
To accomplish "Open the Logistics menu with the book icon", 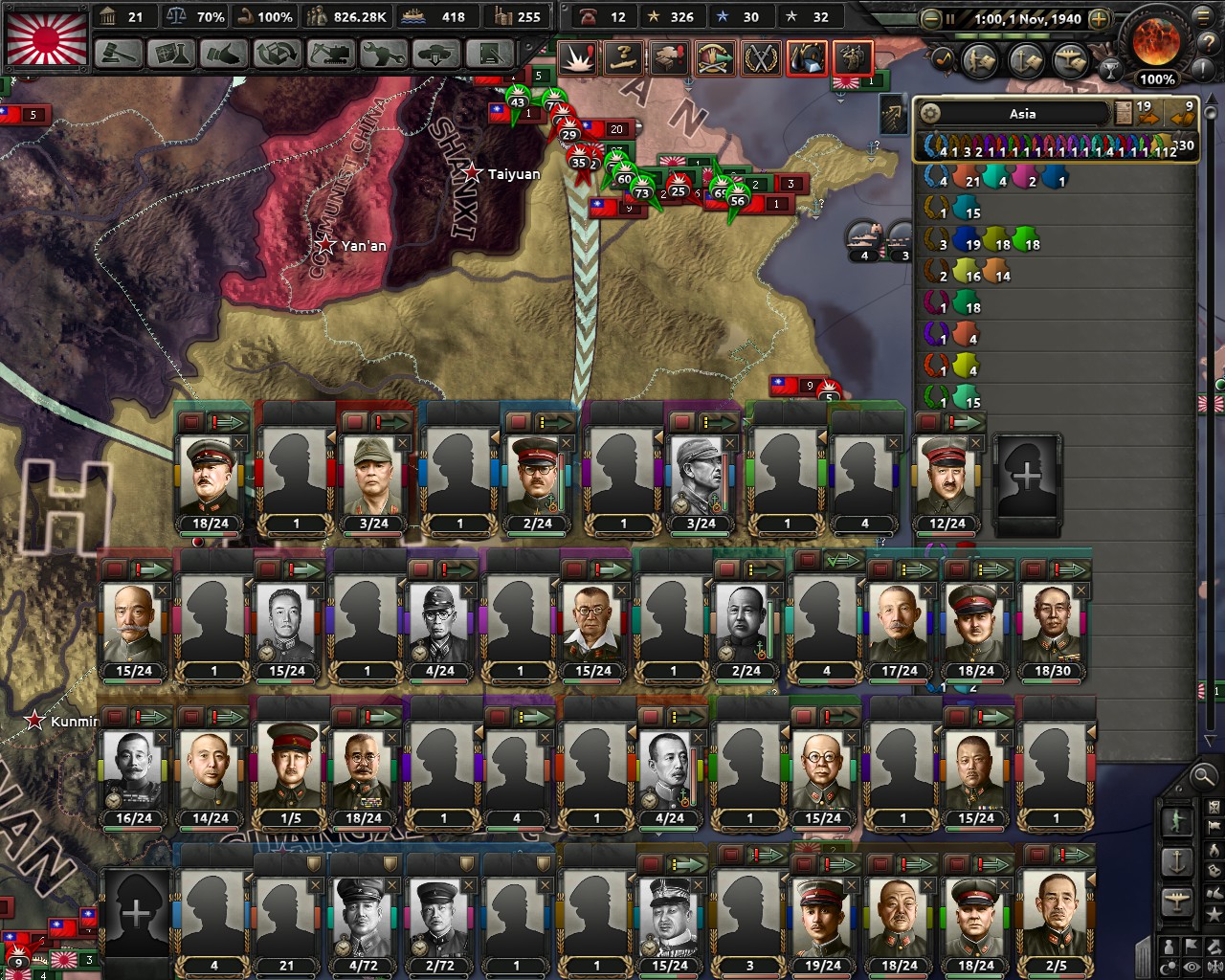I will tap(491, 55).
